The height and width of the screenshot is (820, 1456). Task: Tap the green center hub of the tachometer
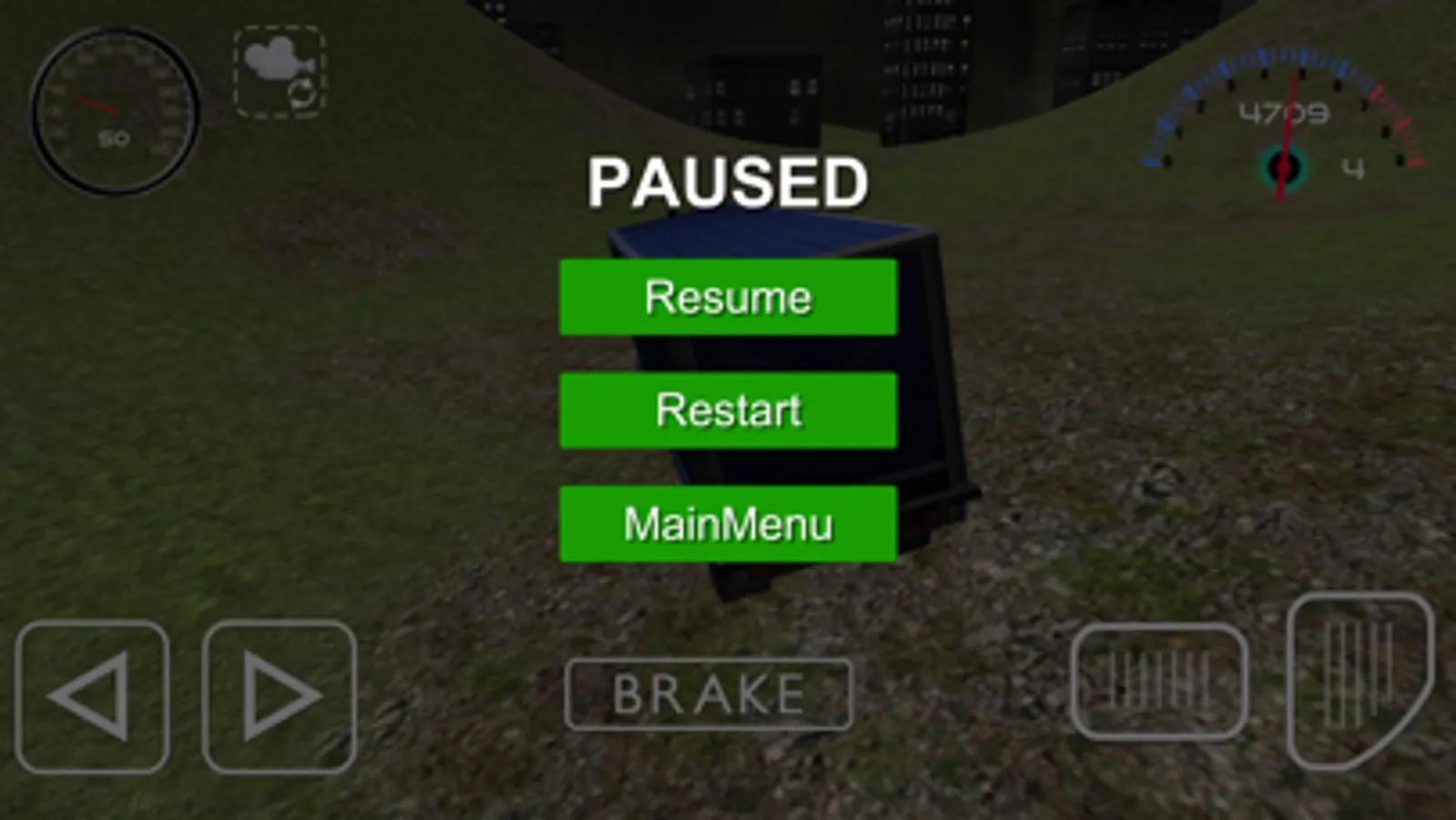1284,167
